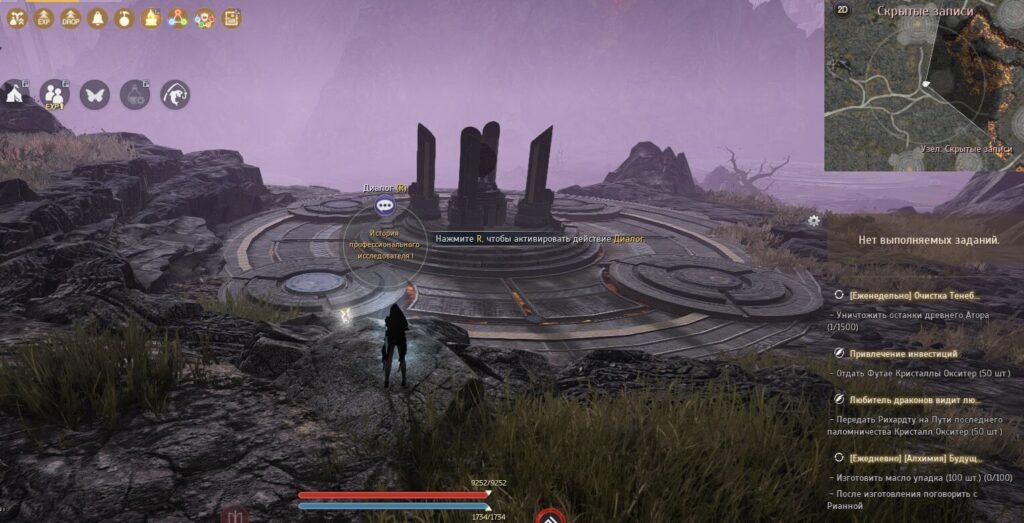Click the red emblem at bottom center
1024x523 pixels.
[549, 517]
